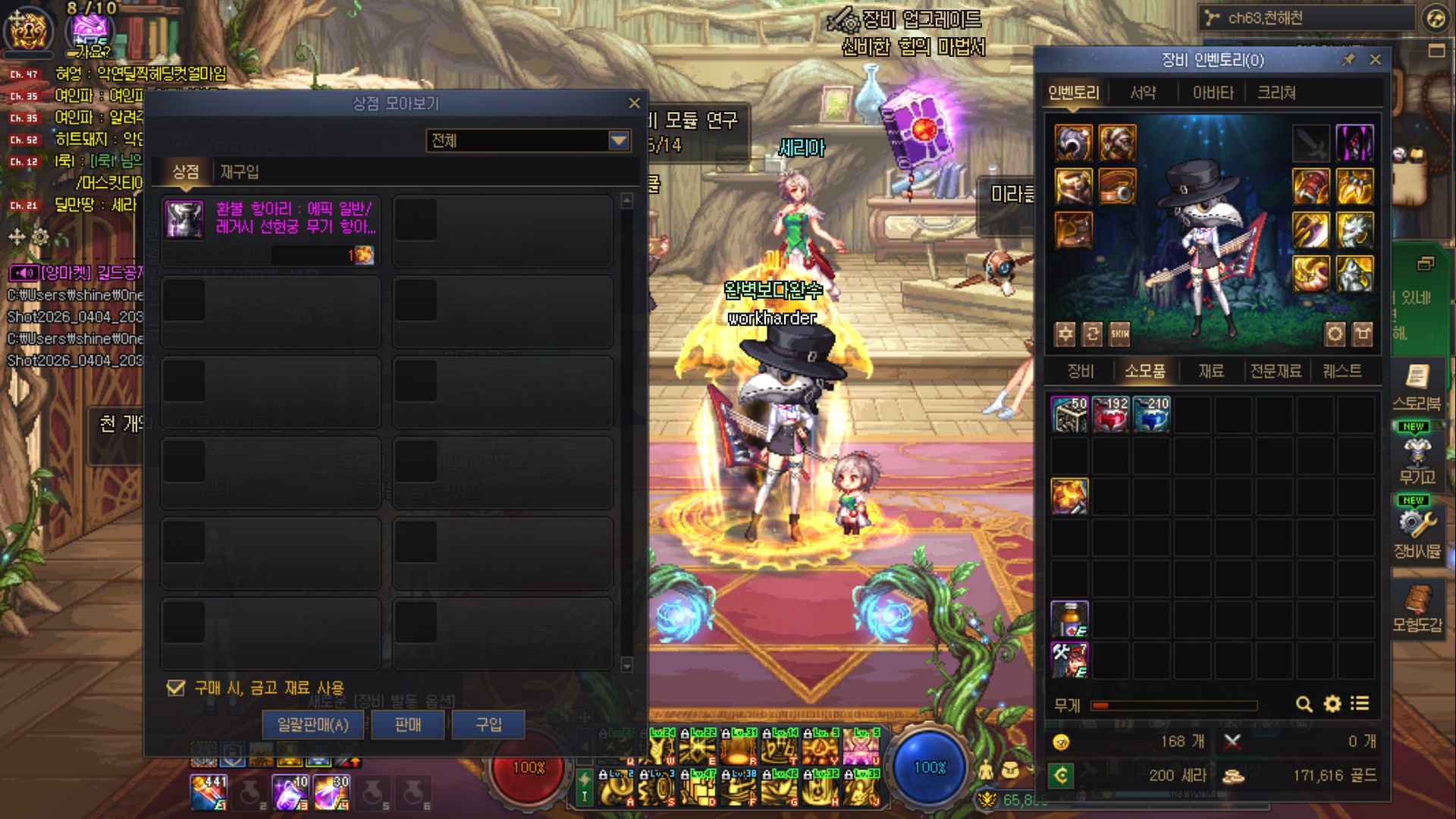Open the 전체 category dropdown
The width and height of the screenshot is (1456, 819).
coord(619,140)
